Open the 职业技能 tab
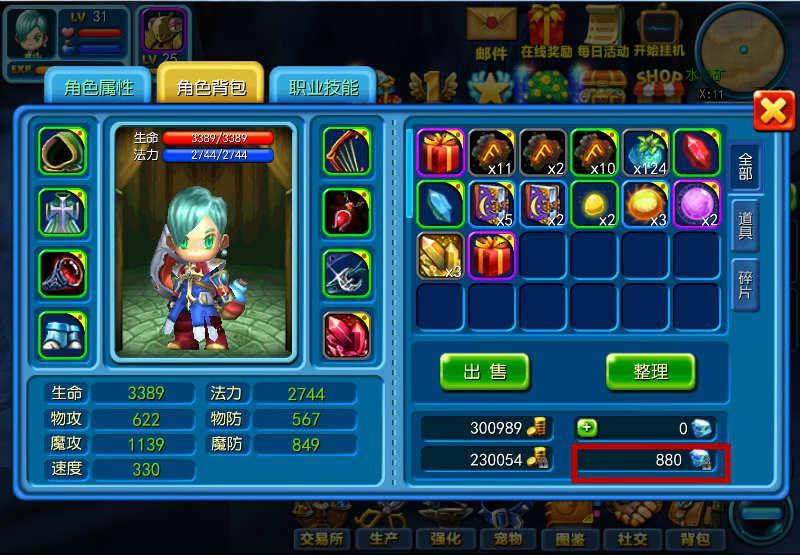The height and width of the screenshot is (555, 800). pos(322,88)
